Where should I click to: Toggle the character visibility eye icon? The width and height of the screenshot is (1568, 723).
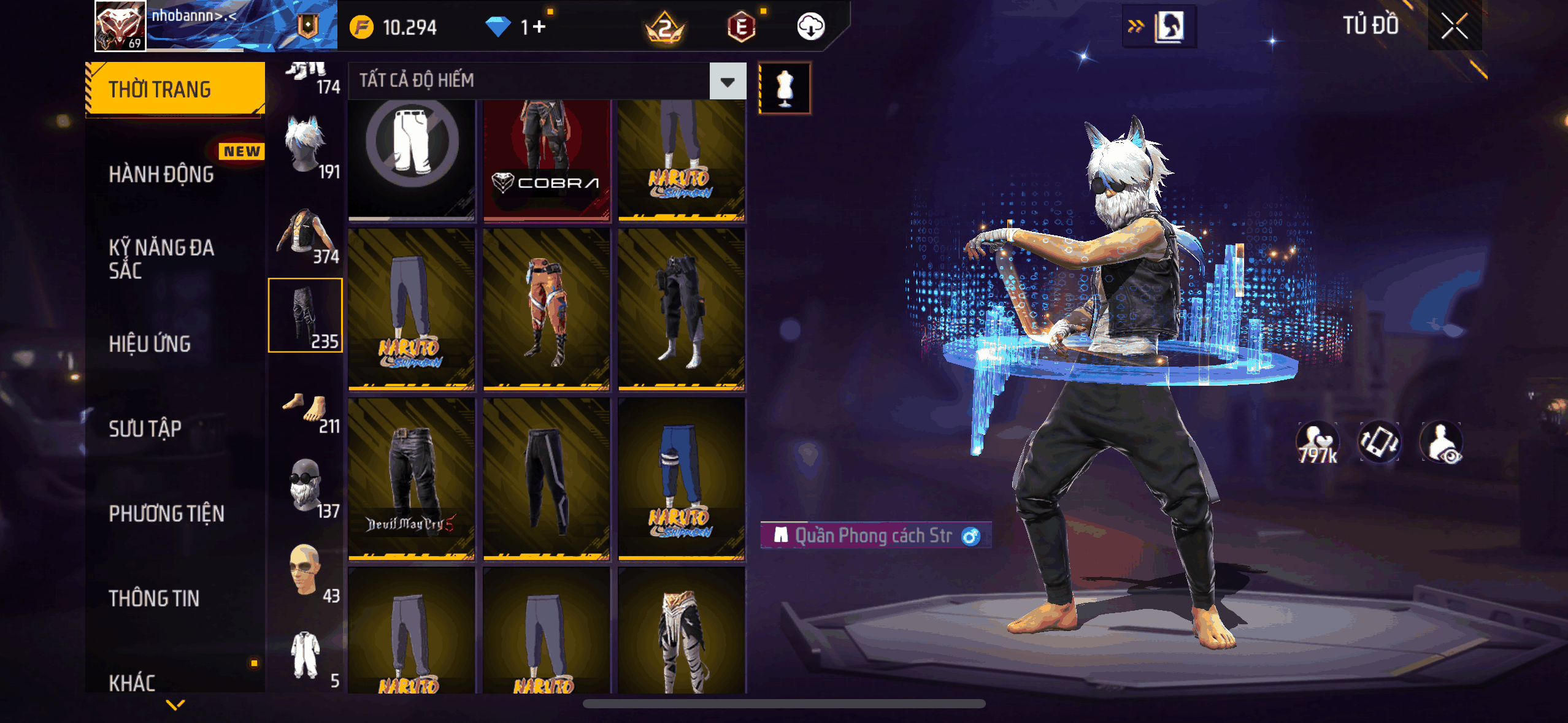tap(1442, 442)
